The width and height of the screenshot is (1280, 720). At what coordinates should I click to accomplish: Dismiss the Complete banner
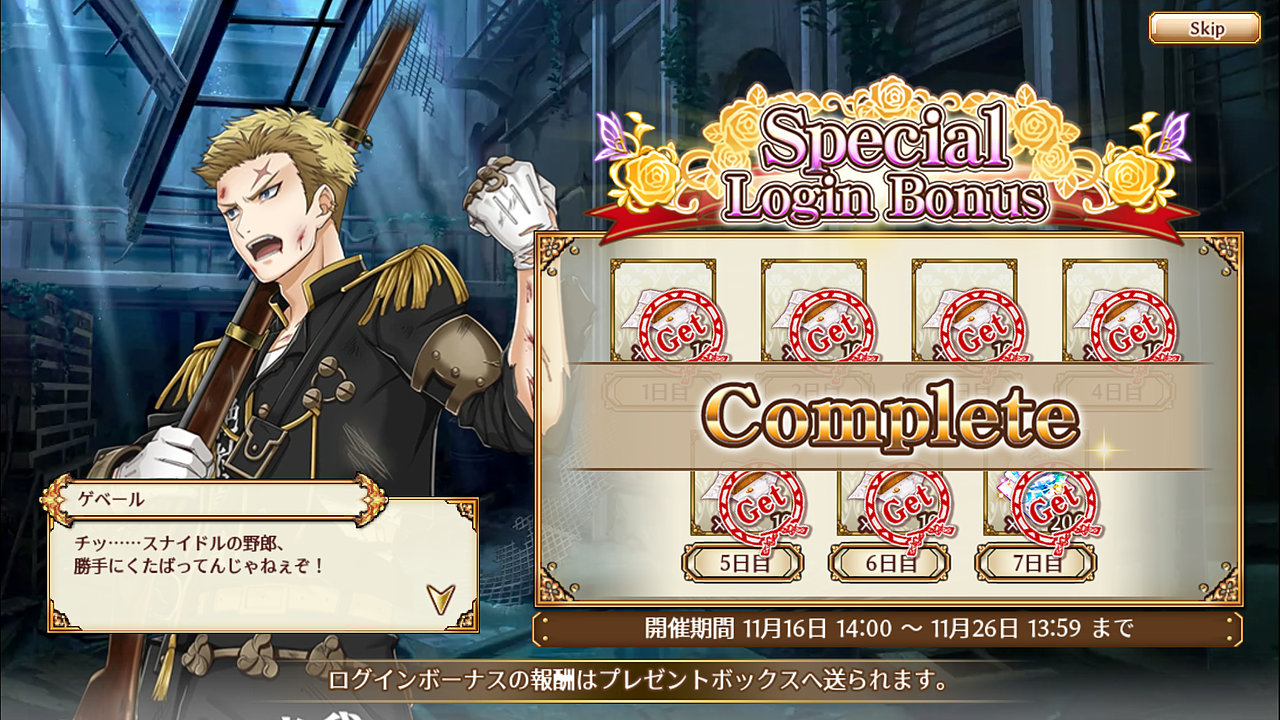pyautogui.click(x=890, y=416)
